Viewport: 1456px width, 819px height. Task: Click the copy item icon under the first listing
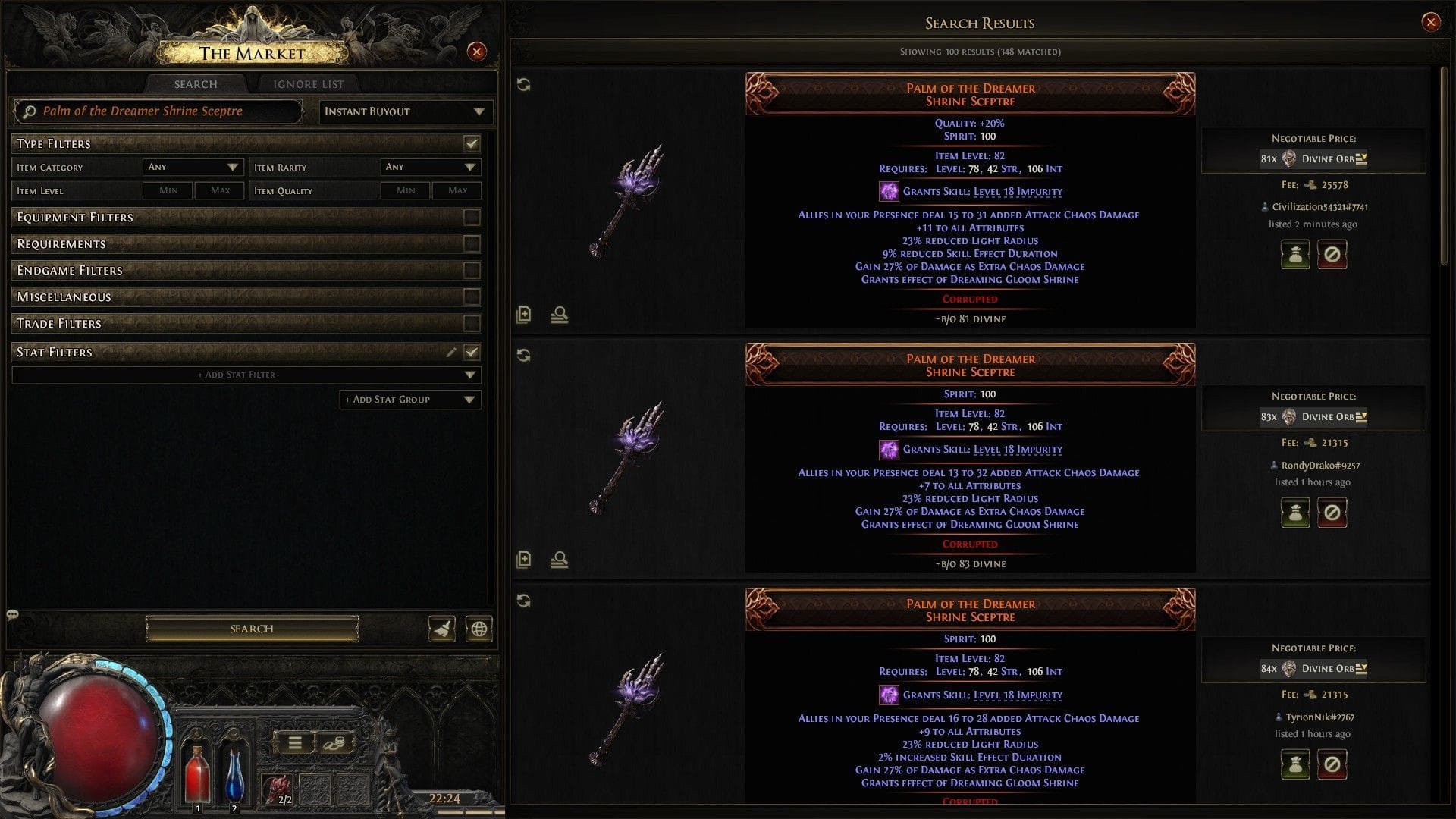(x=524, y=314)
